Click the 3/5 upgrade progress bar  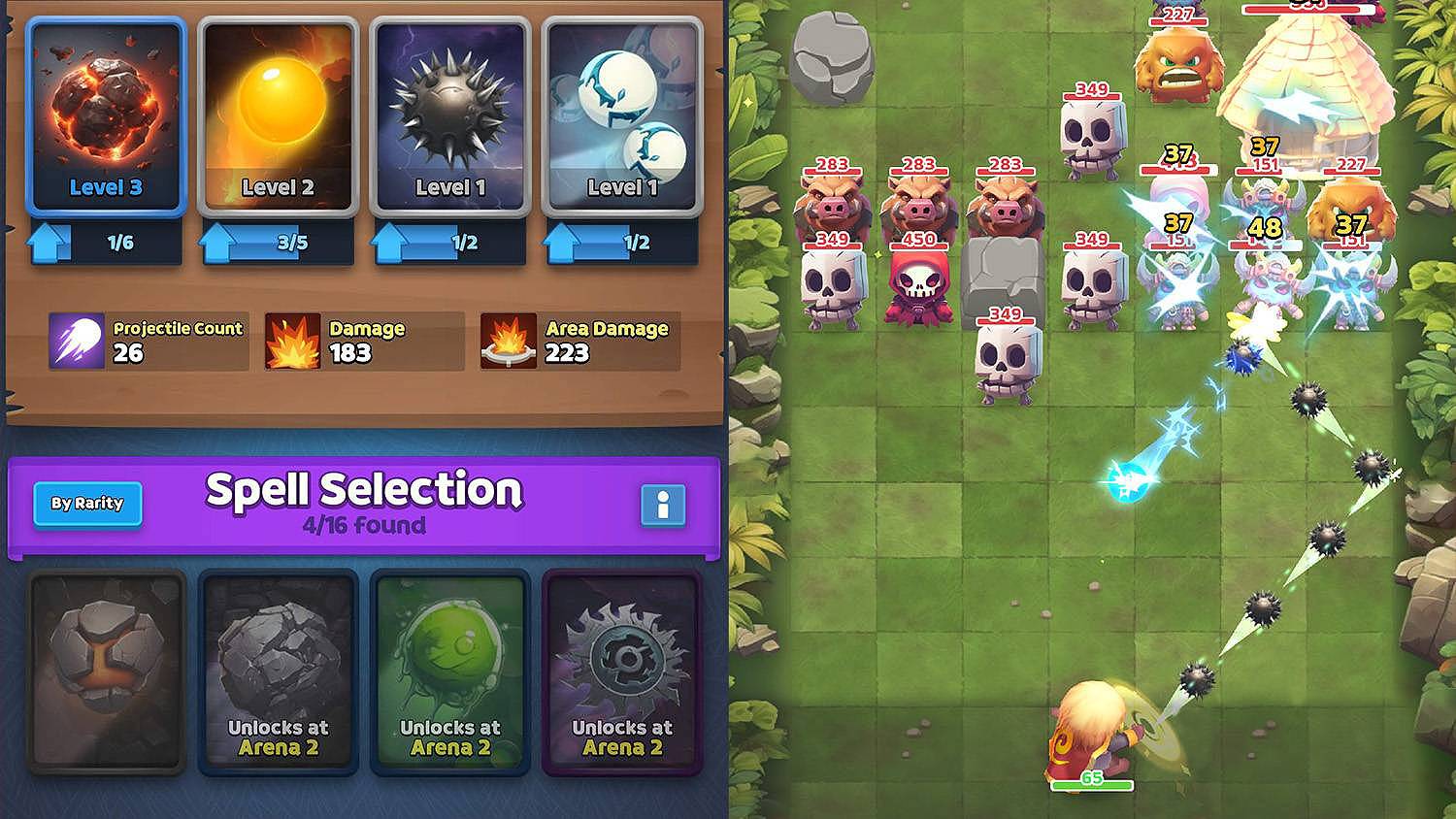pos(293,245)
